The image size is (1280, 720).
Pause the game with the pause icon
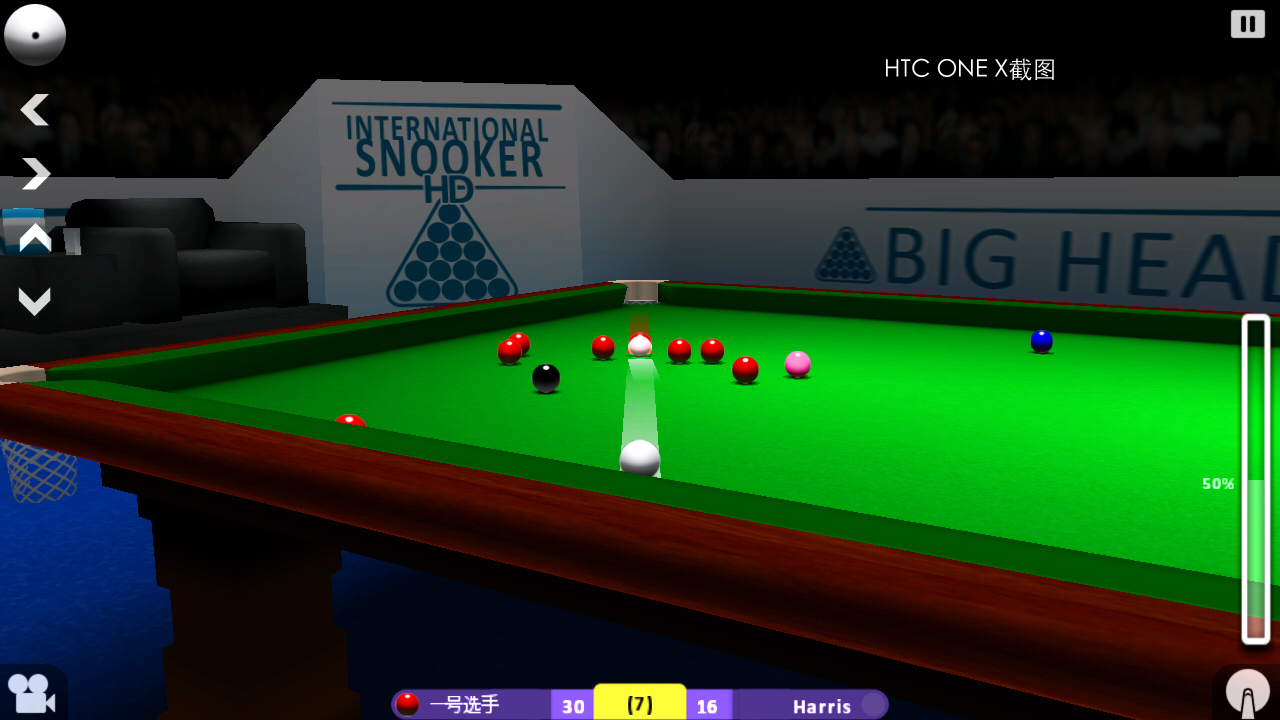point(1247,23)
